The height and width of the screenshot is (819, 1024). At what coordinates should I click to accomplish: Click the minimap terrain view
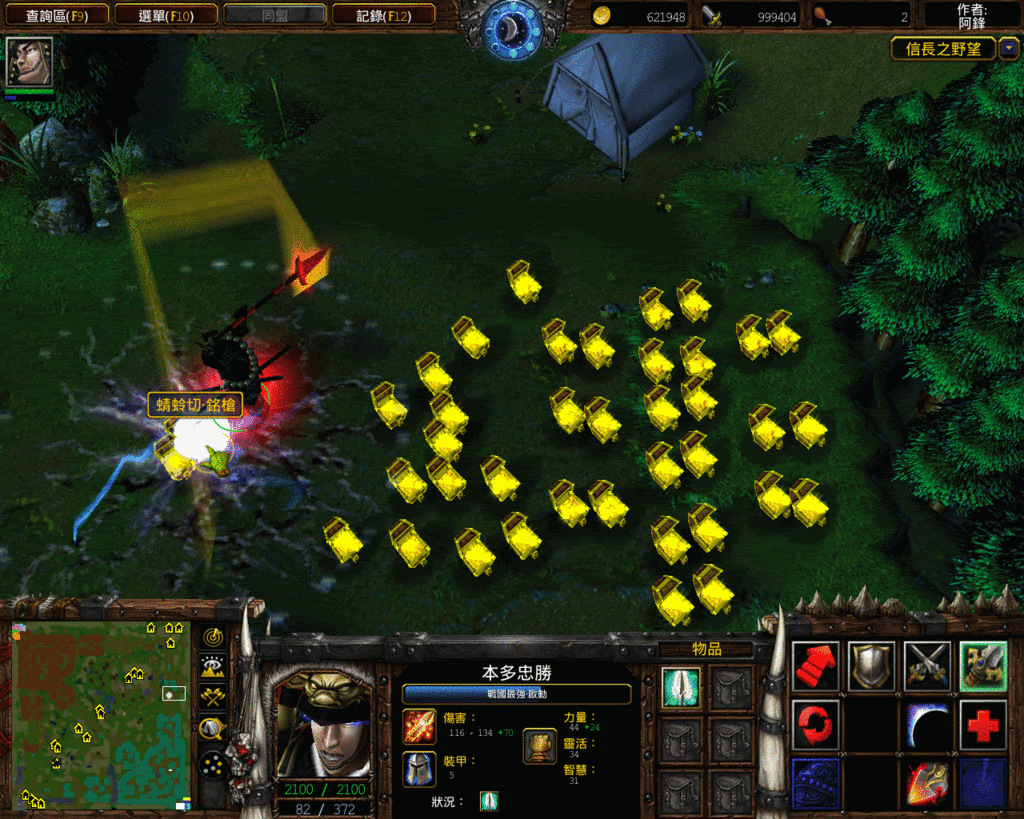click(x=100, y=713)
